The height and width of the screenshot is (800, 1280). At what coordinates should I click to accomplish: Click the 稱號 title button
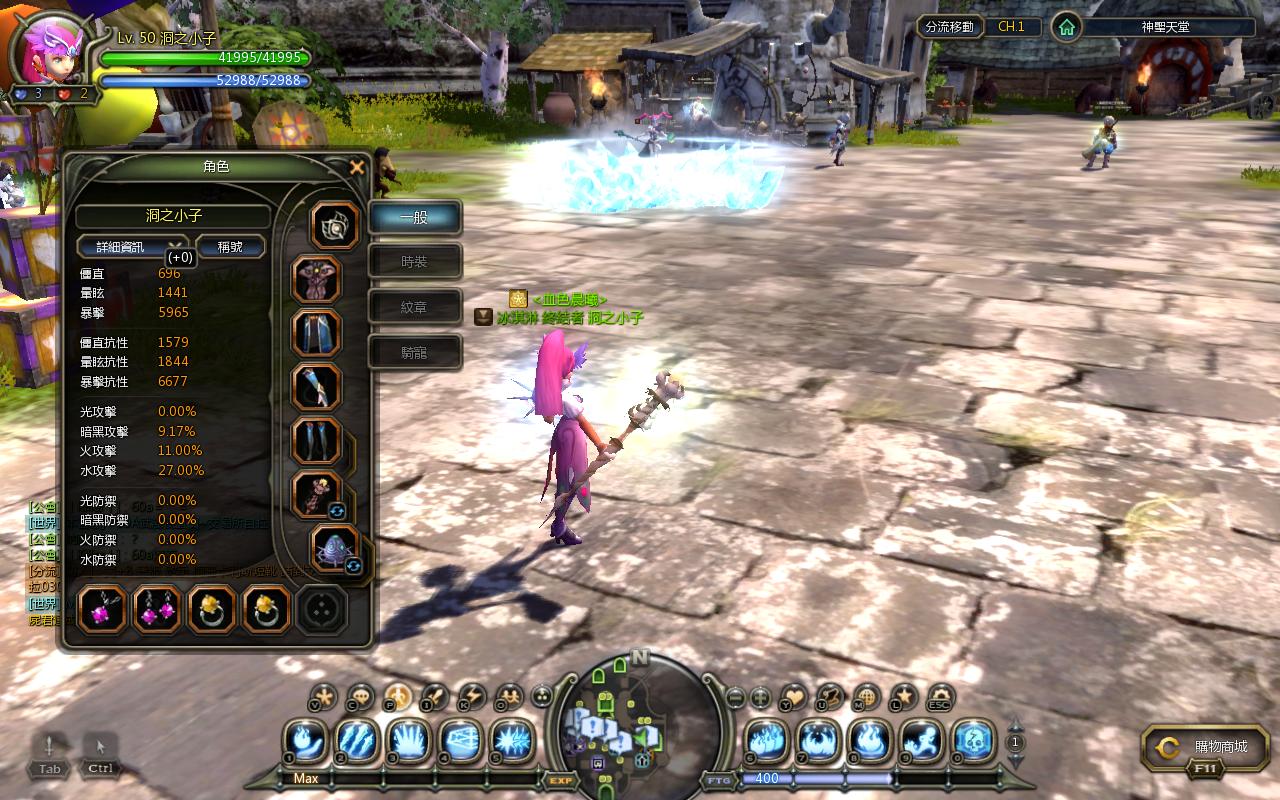coord(230,246)
